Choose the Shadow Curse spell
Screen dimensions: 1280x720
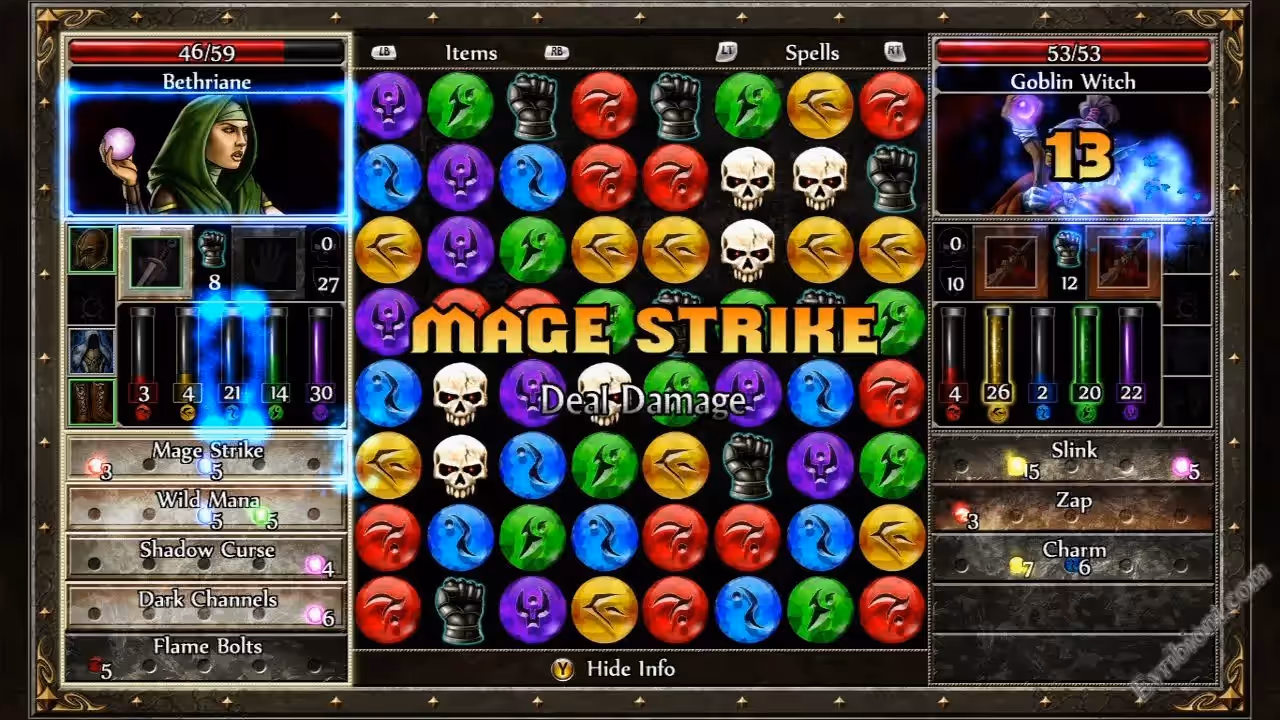tap(206, 557)
